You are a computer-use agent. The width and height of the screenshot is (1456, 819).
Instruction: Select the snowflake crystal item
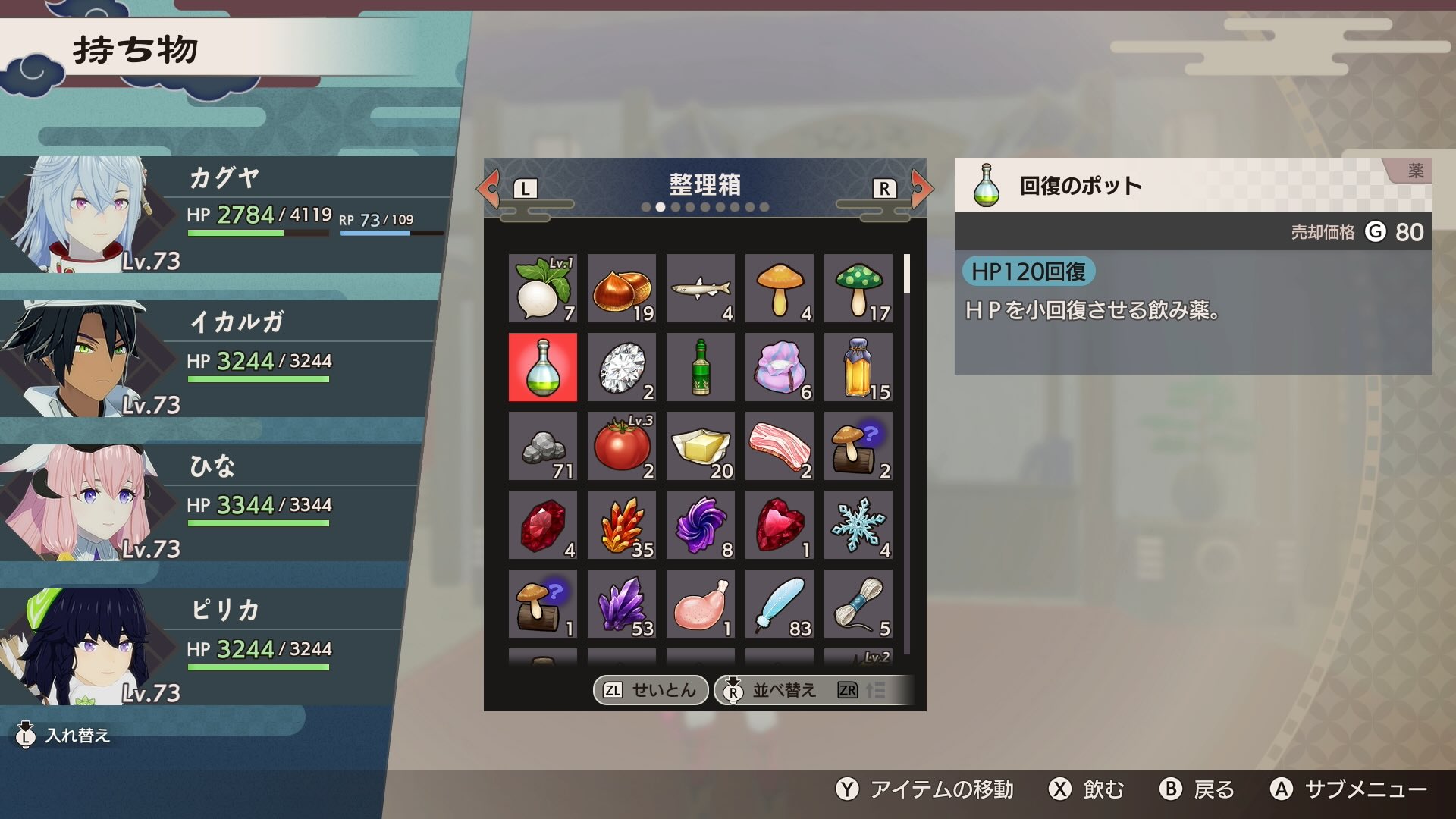(858, 525)
